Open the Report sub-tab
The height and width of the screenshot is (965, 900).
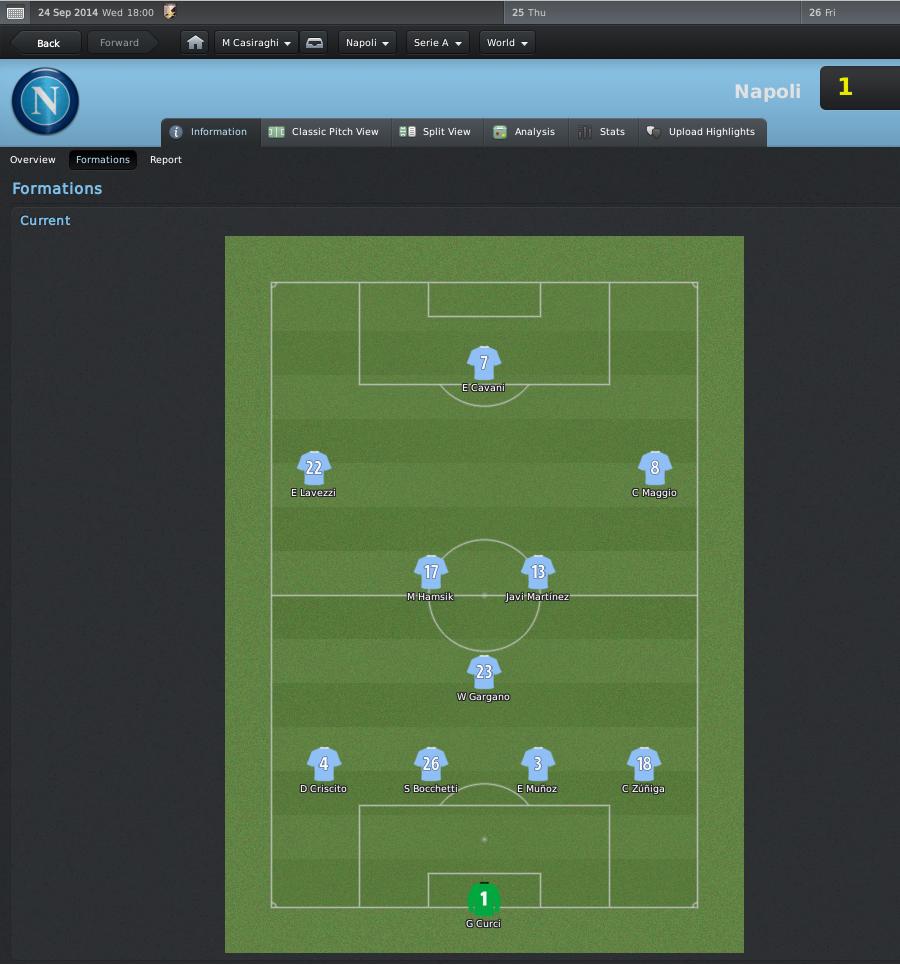[166, 160]
